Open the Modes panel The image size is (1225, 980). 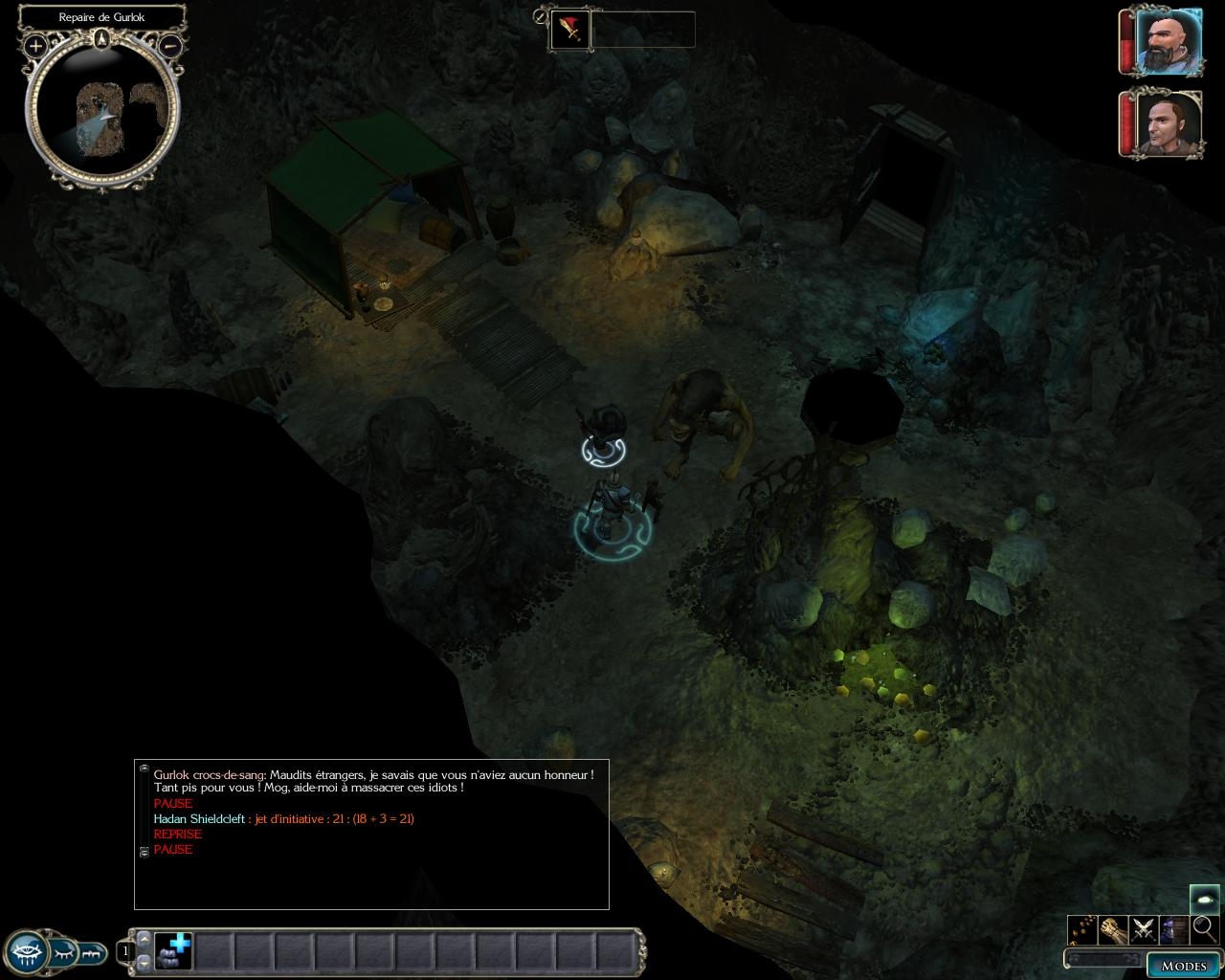click(x=1183, y=965)
